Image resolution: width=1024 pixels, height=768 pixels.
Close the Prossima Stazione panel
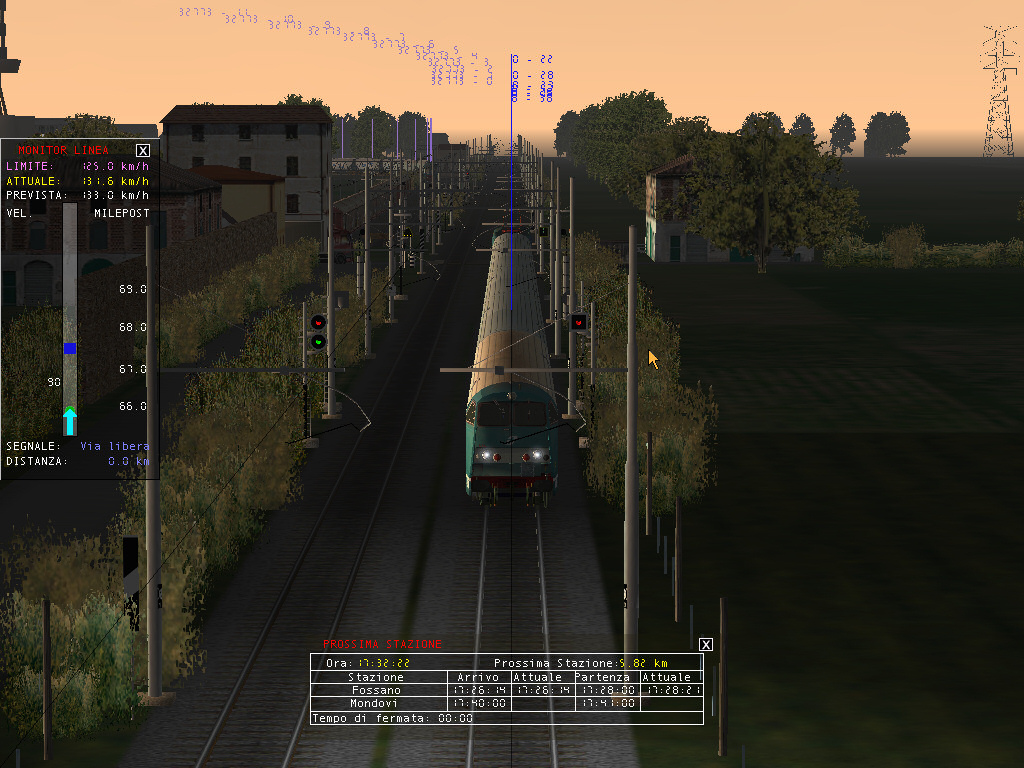tap(706, 645)
